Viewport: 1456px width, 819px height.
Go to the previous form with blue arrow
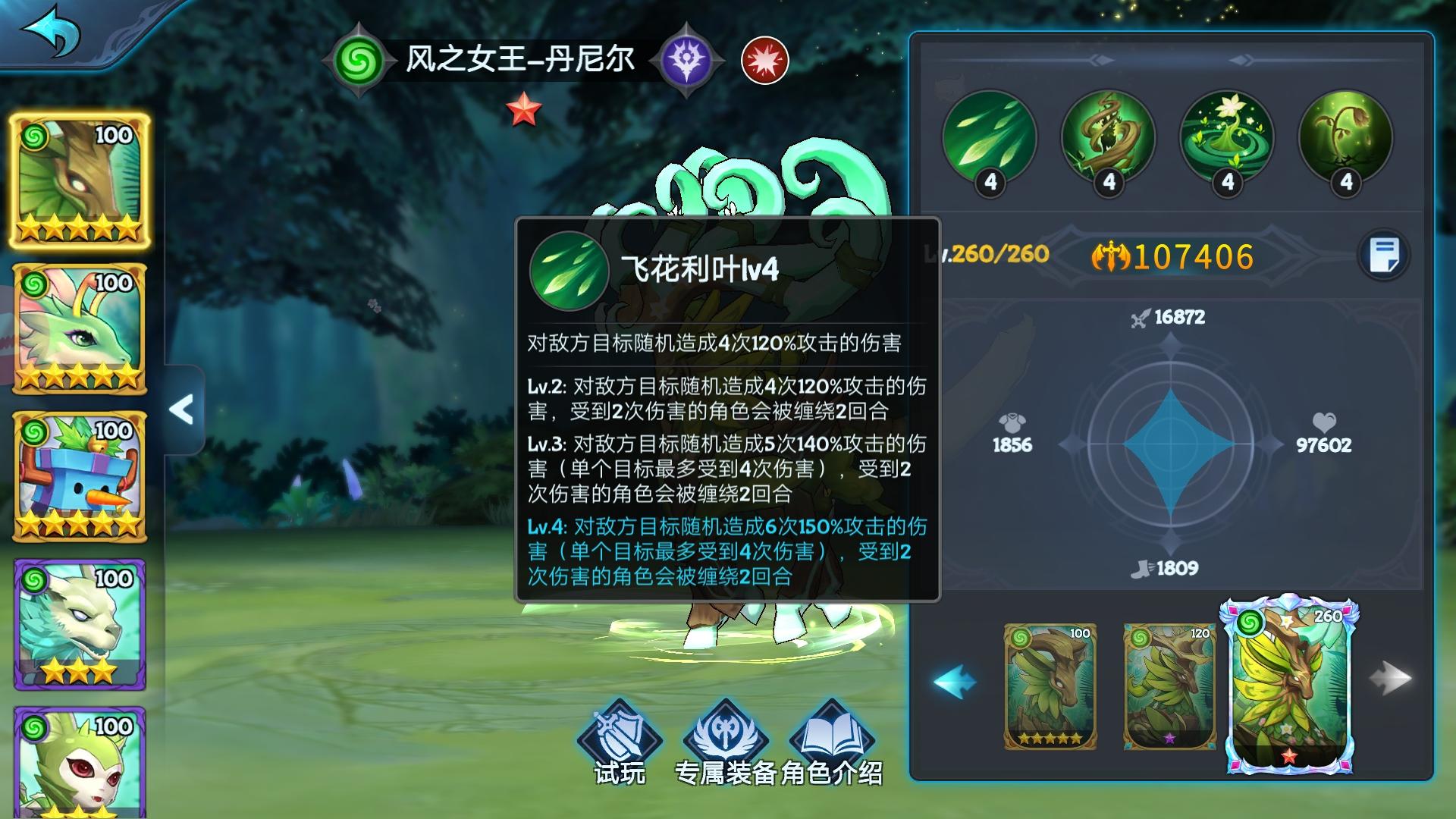955,681
